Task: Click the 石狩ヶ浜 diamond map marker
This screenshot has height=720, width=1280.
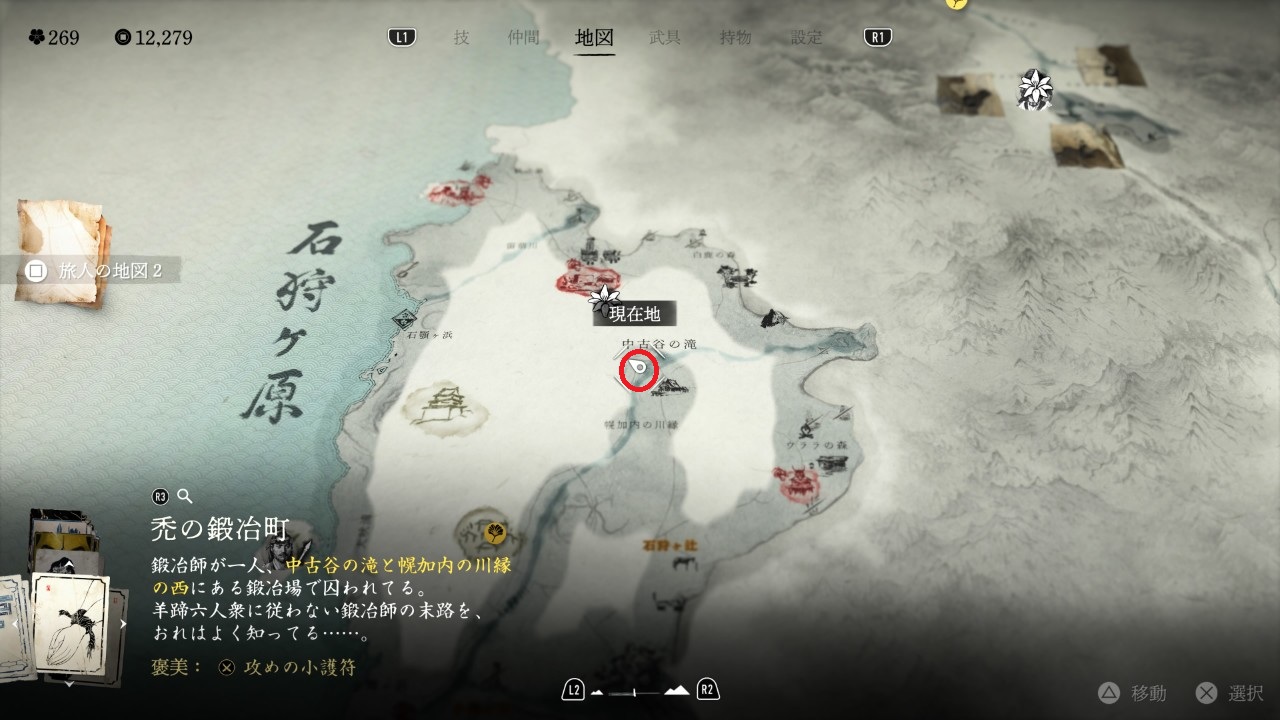Action: pos(406,319)
